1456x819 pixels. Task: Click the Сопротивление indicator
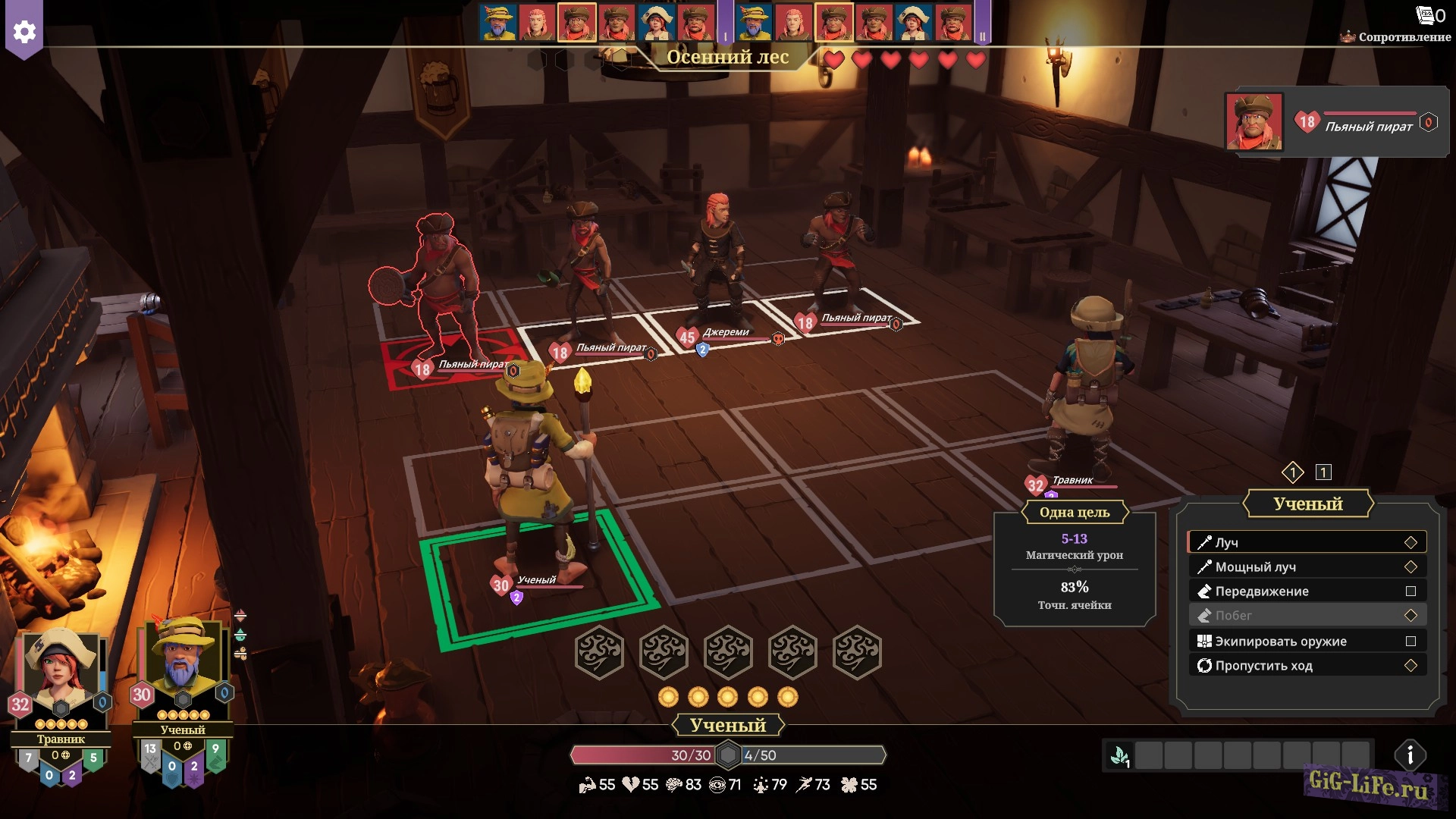1395,36
